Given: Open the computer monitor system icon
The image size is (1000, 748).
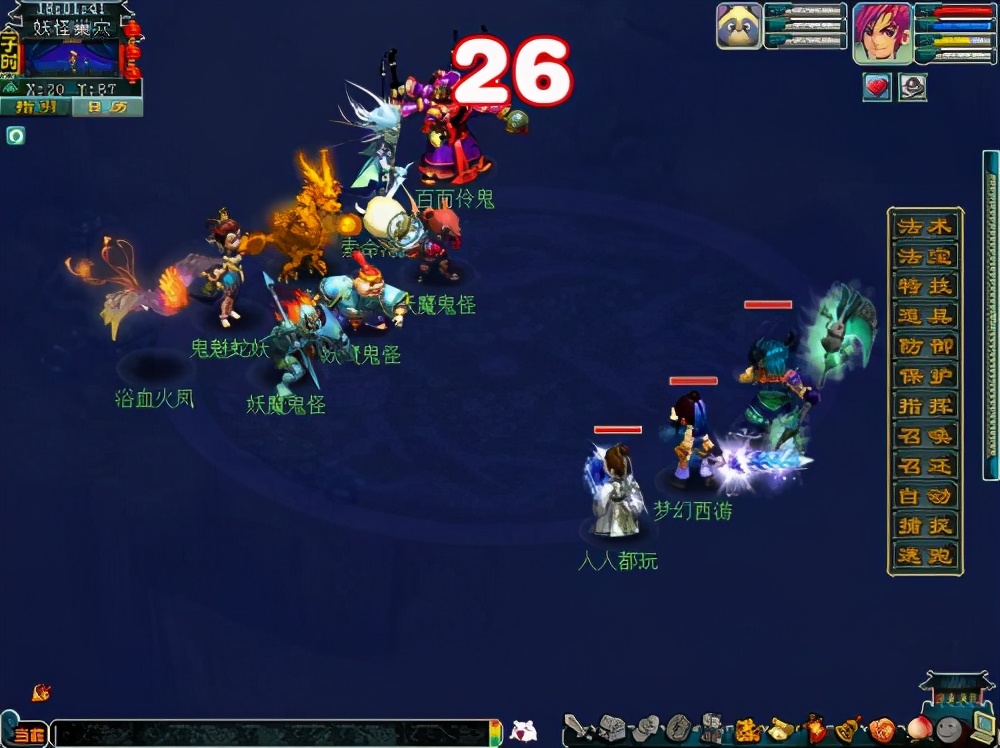Looking at the screenshot, I should pos(982,727).
